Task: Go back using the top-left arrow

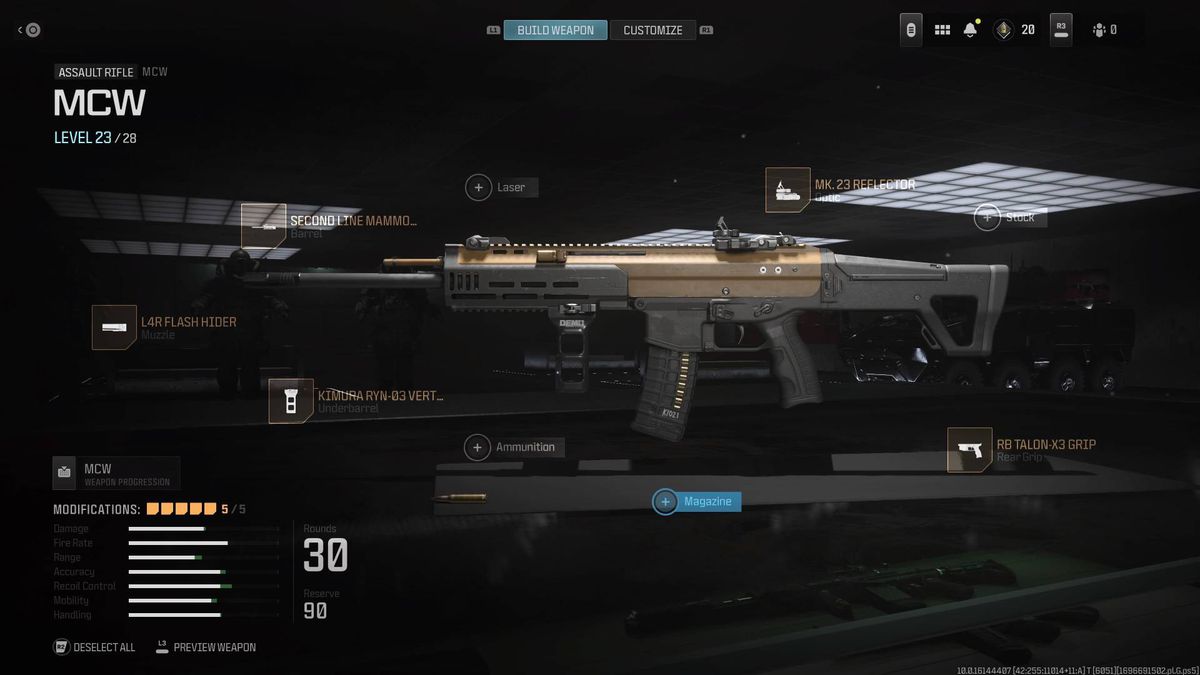Action: point(29,30)
